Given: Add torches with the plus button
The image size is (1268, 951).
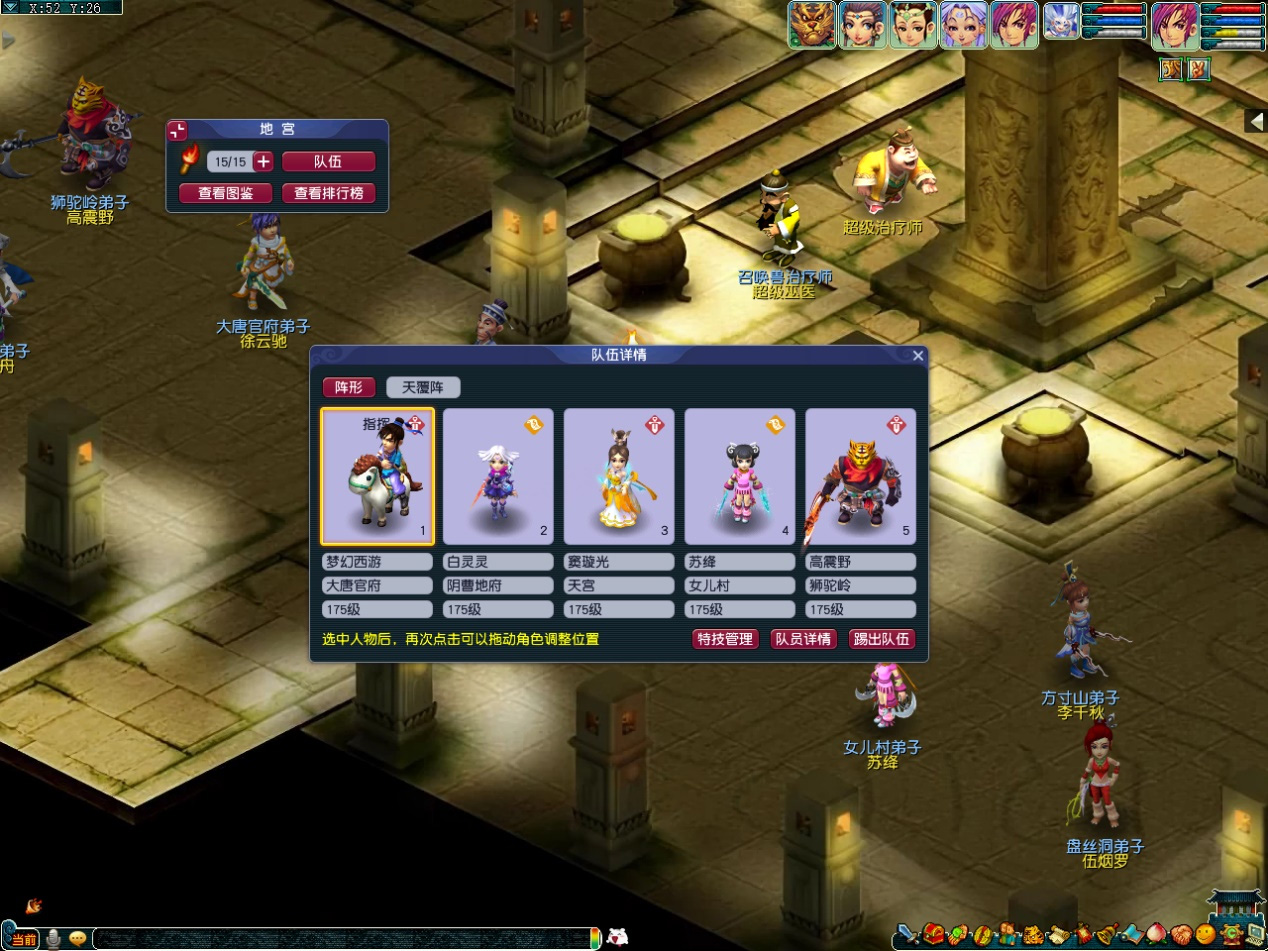Looking at the screenshot, I should tap(264, 162).
